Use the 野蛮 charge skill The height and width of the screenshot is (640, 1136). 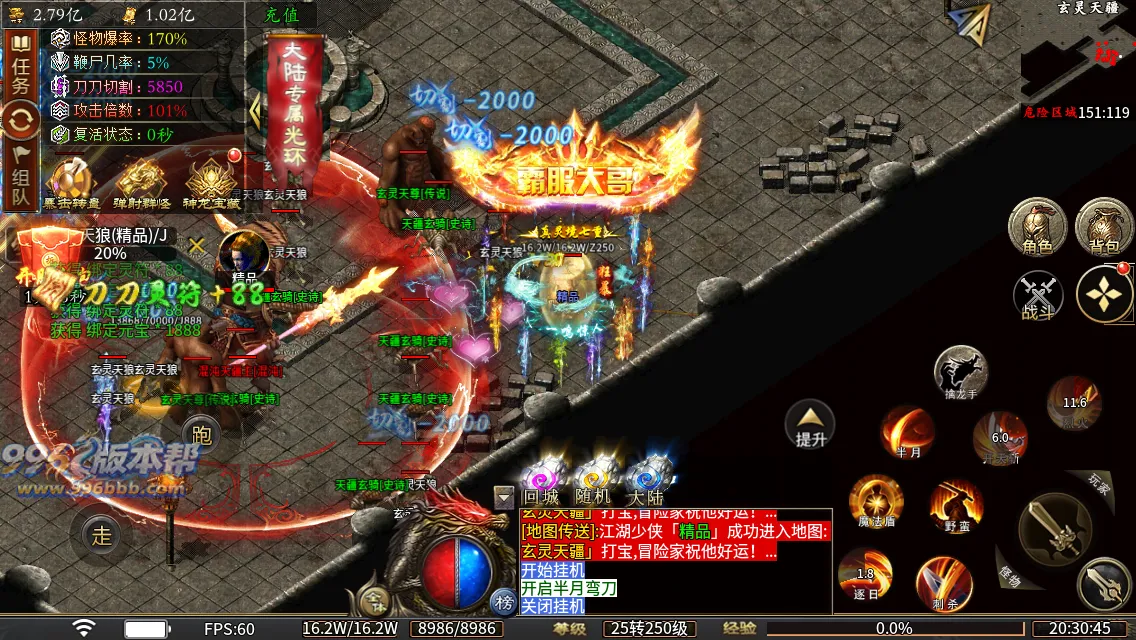click(x=956, y=507)
